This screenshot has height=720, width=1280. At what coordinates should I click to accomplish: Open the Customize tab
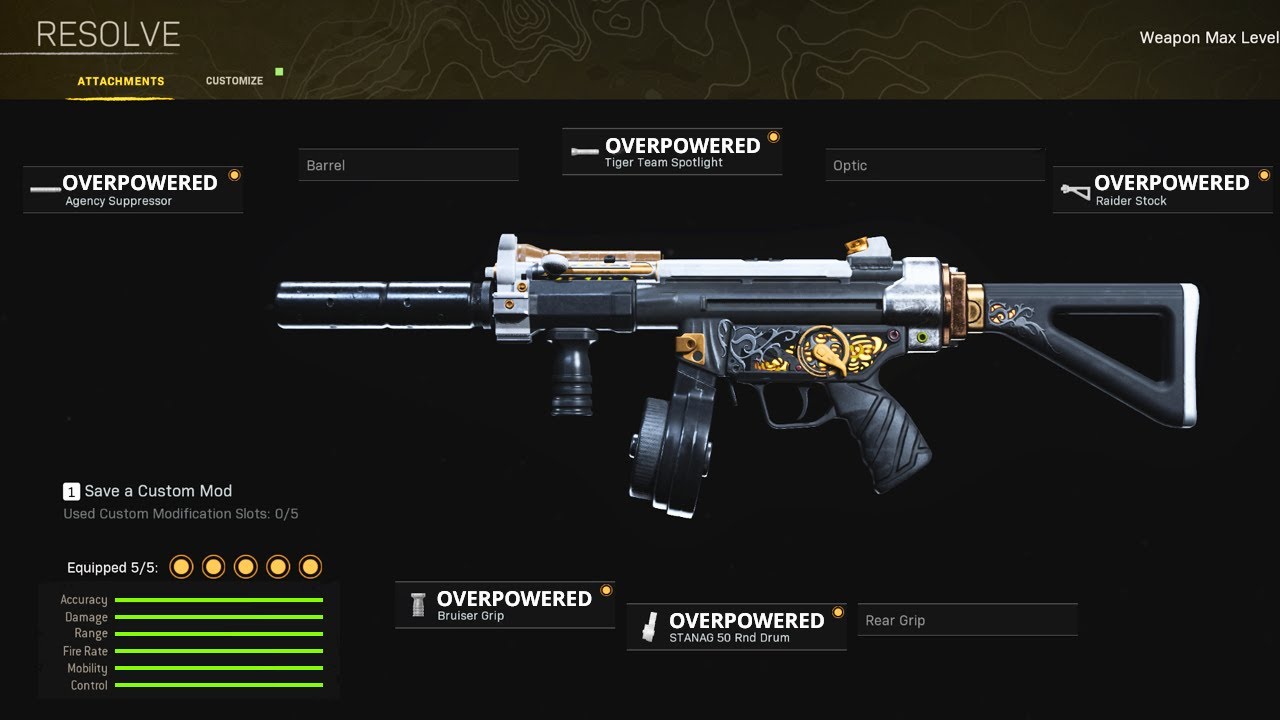point(234,81)
